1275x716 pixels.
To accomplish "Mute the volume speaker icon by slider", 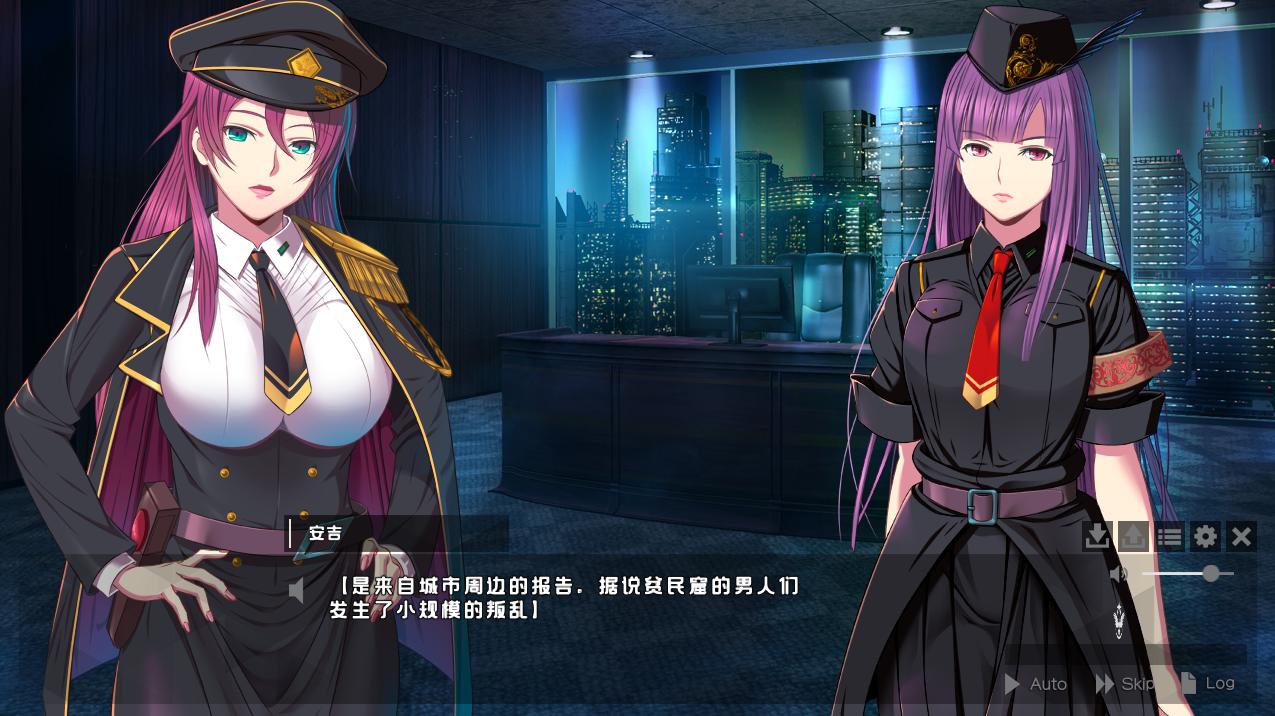I will point(1119,574).
